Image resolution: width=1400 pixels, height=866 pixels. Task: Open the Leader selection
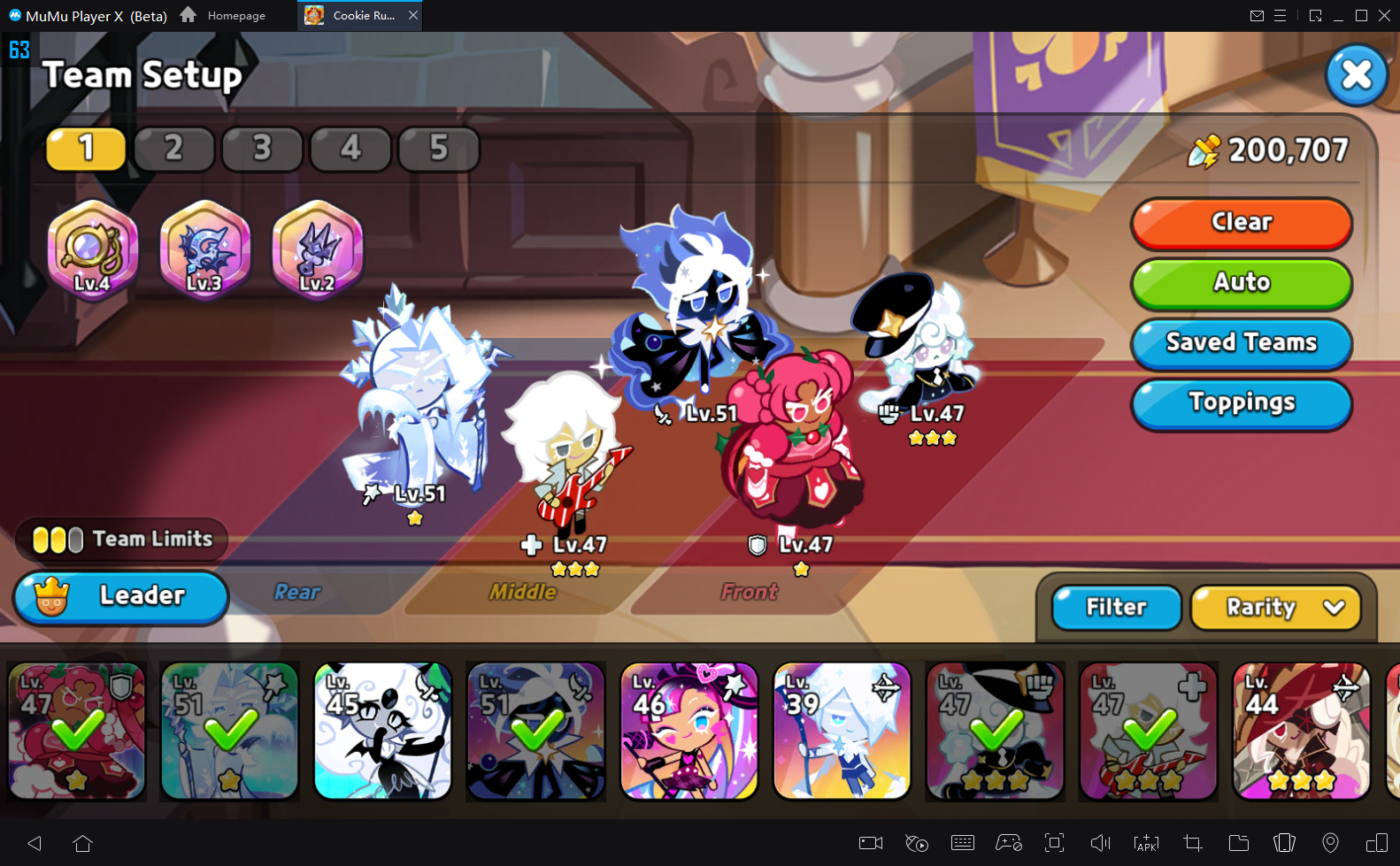tap(121, 596)
